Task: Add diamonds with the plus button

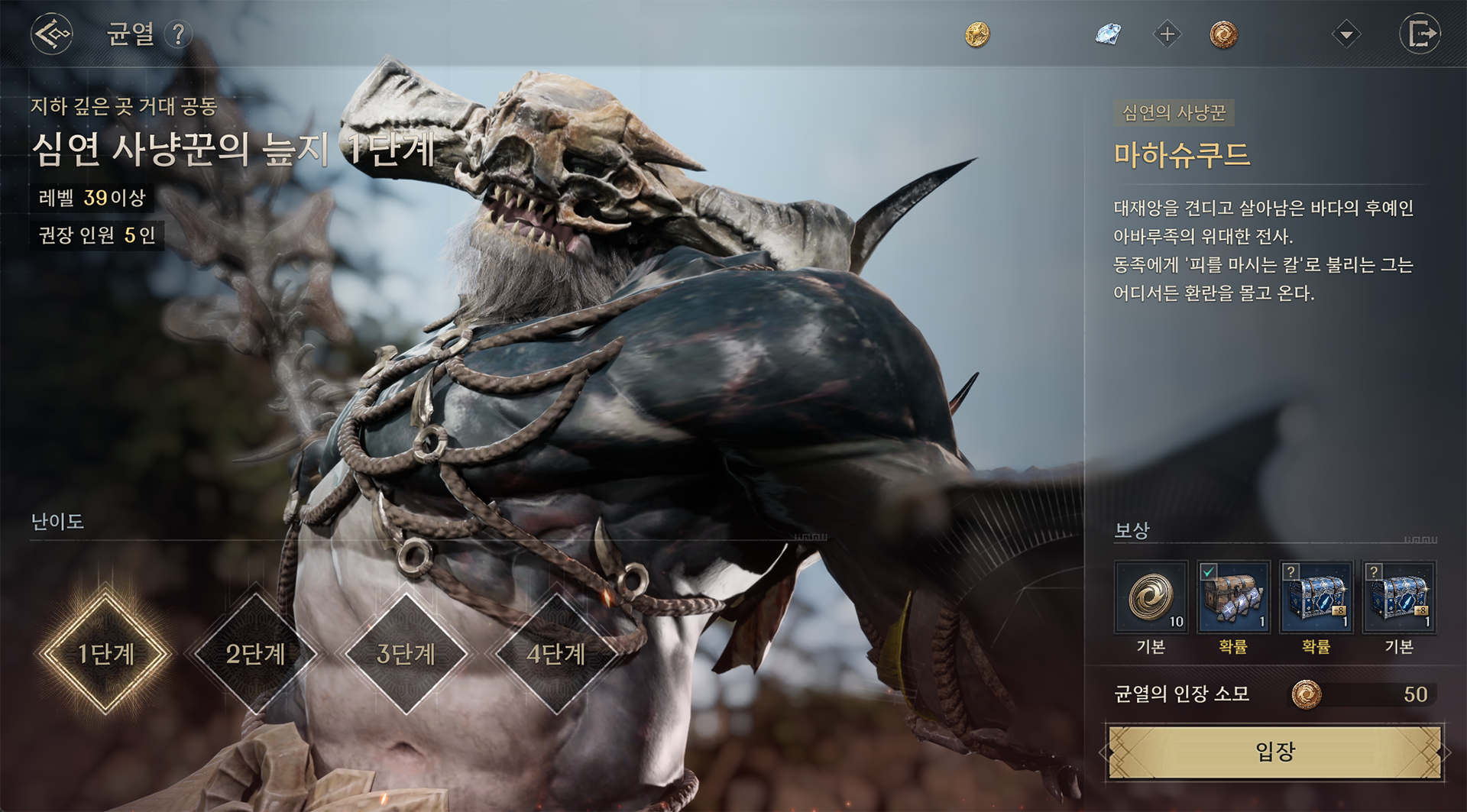Action: [1167, 34]
